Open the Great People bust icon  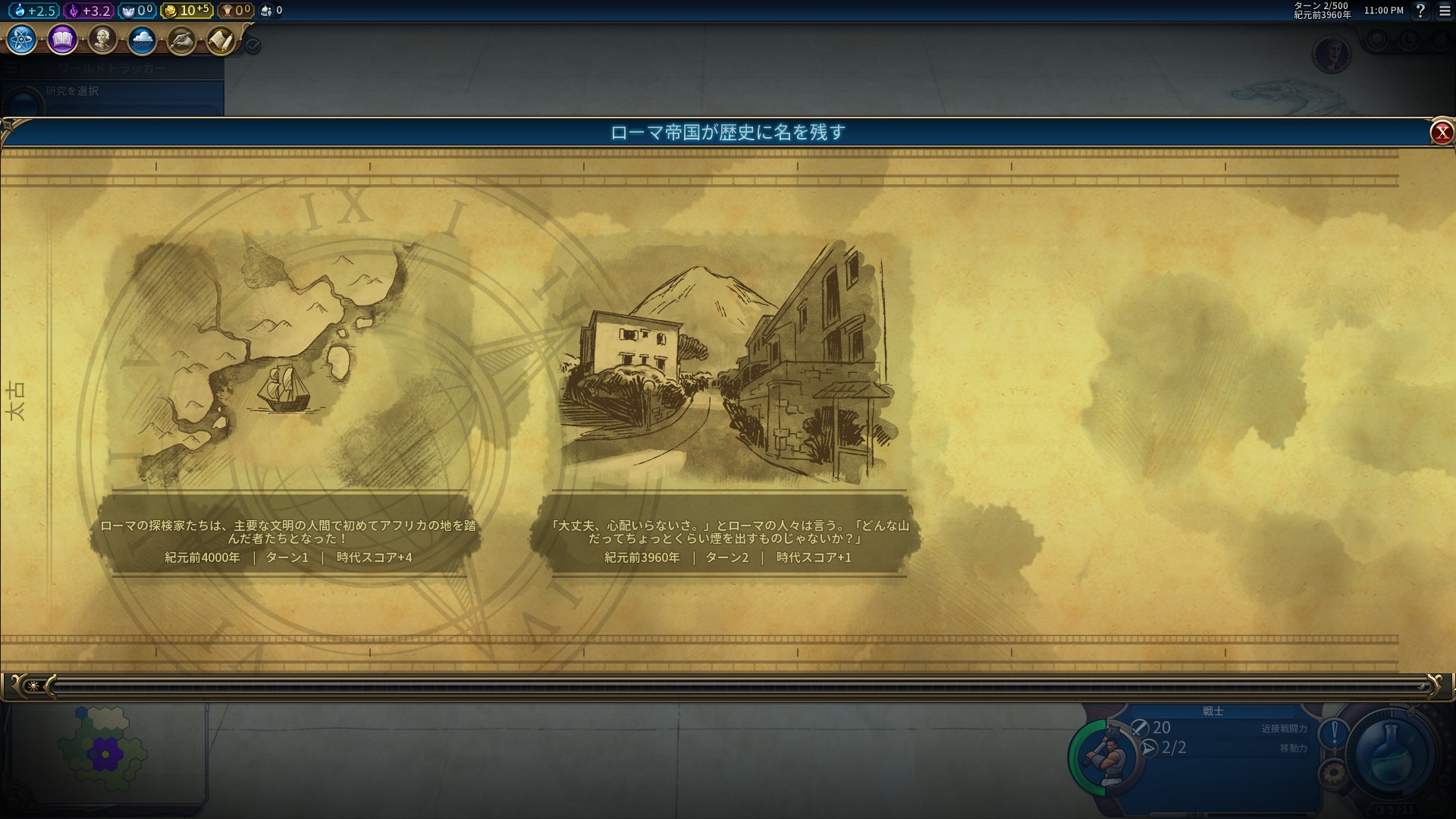pos(102,39)
